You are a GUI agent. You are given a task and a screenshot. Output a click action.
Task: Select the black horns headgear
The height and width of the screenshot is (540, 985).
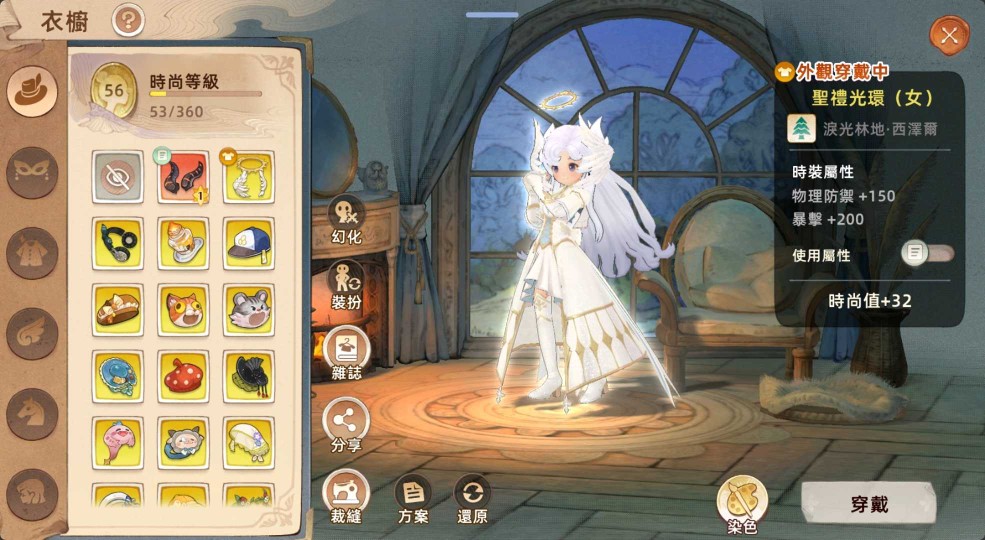[x=183, y=177]
